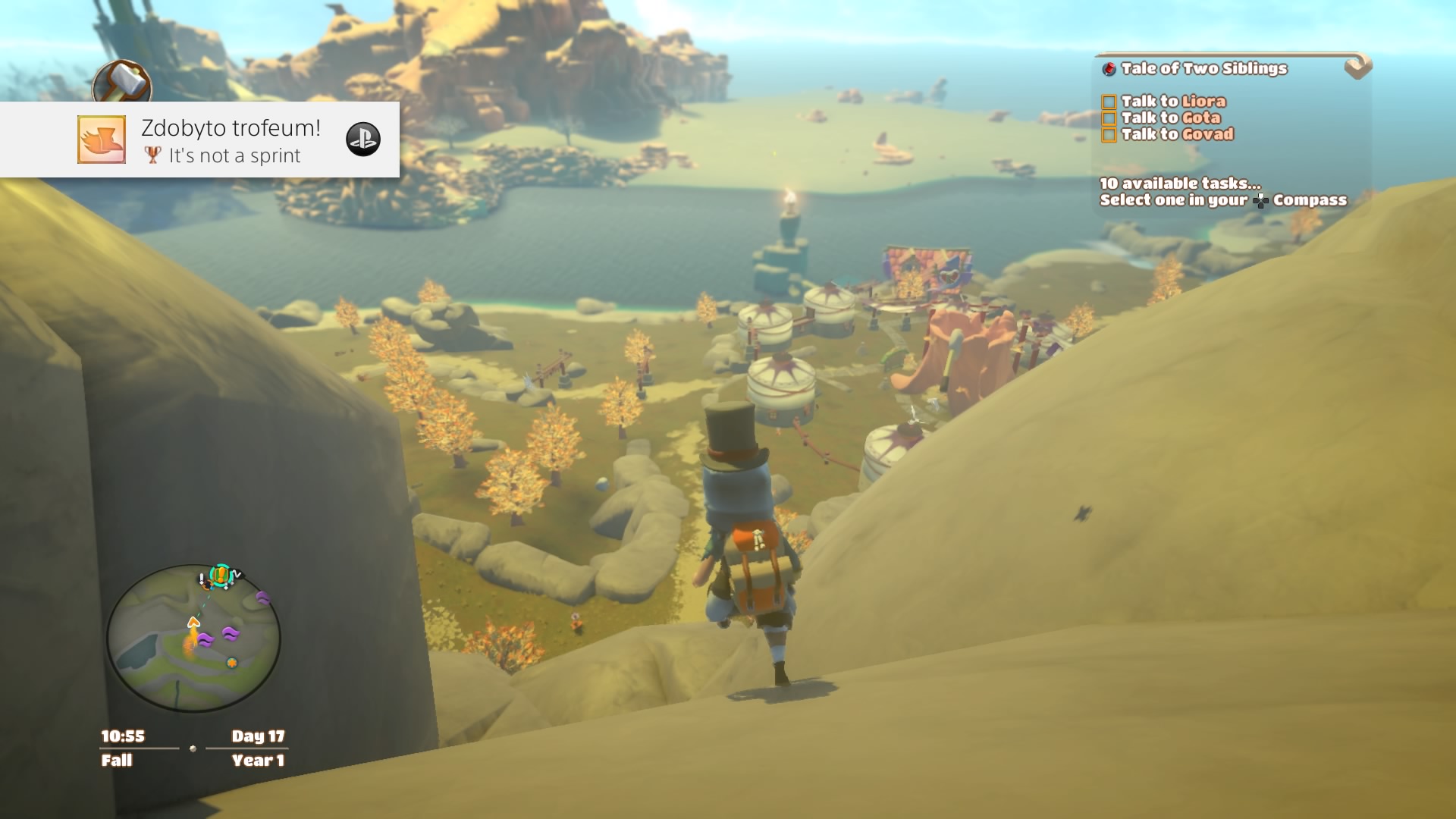
Task: Click the orange exclamation quest marker on minimap
Action: click(x=221, y=575)
